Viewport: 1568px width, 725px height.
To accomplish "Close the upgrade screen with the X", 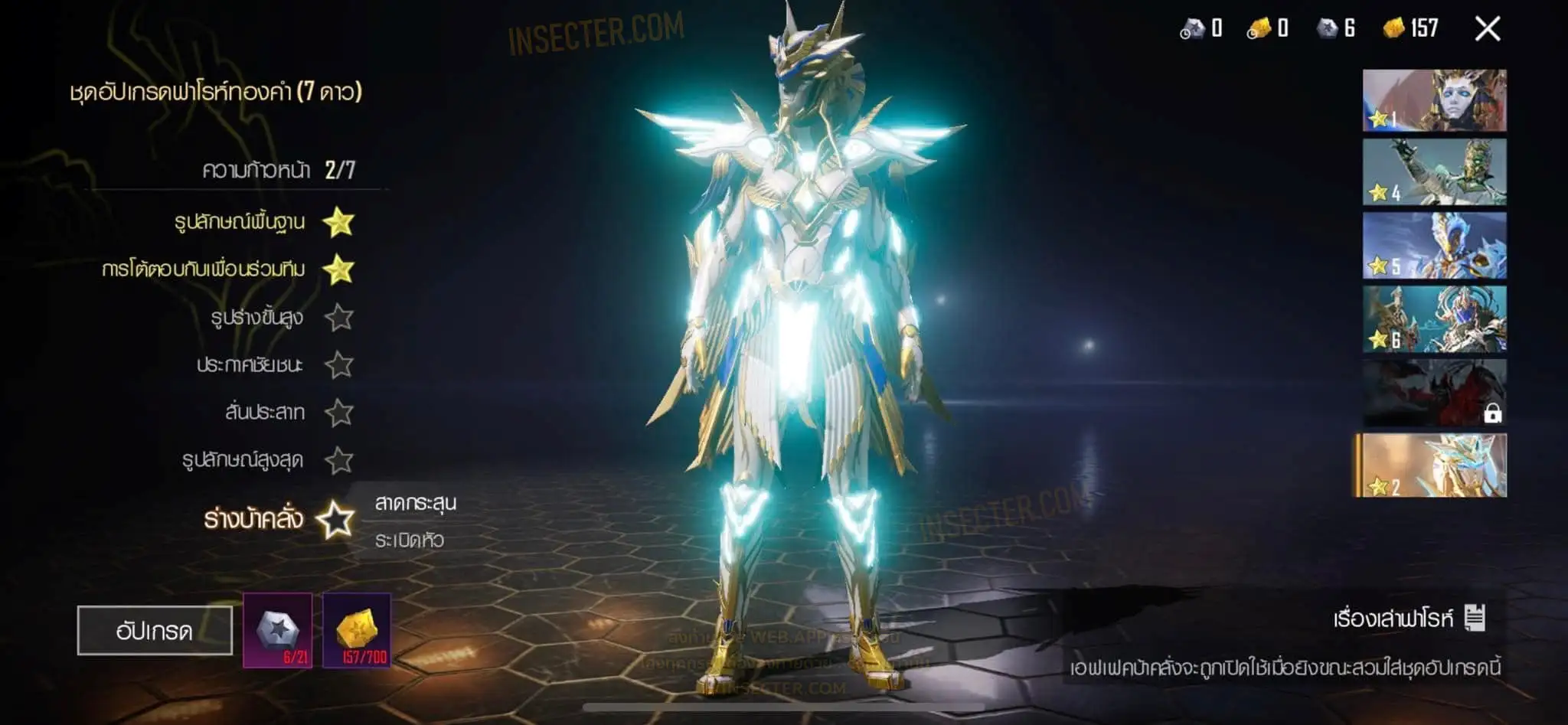I will pyautogui.click(x=1487, y=29).
